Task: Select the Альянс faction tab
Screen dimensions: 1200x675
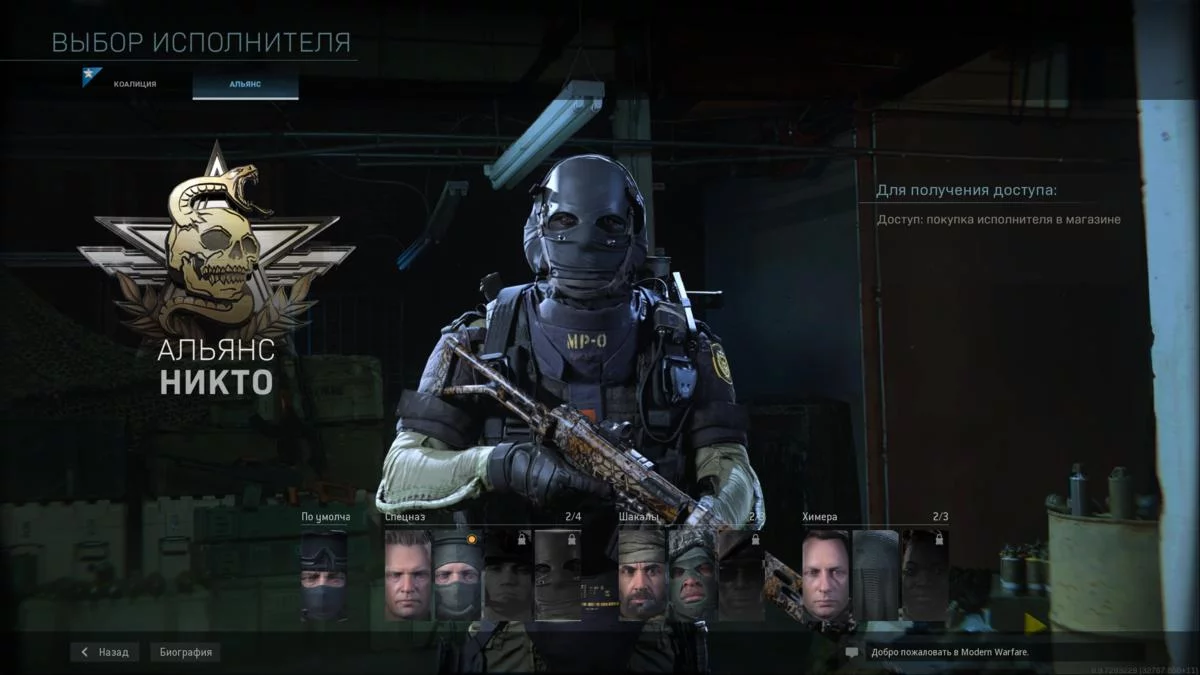Action: (245, 84)
